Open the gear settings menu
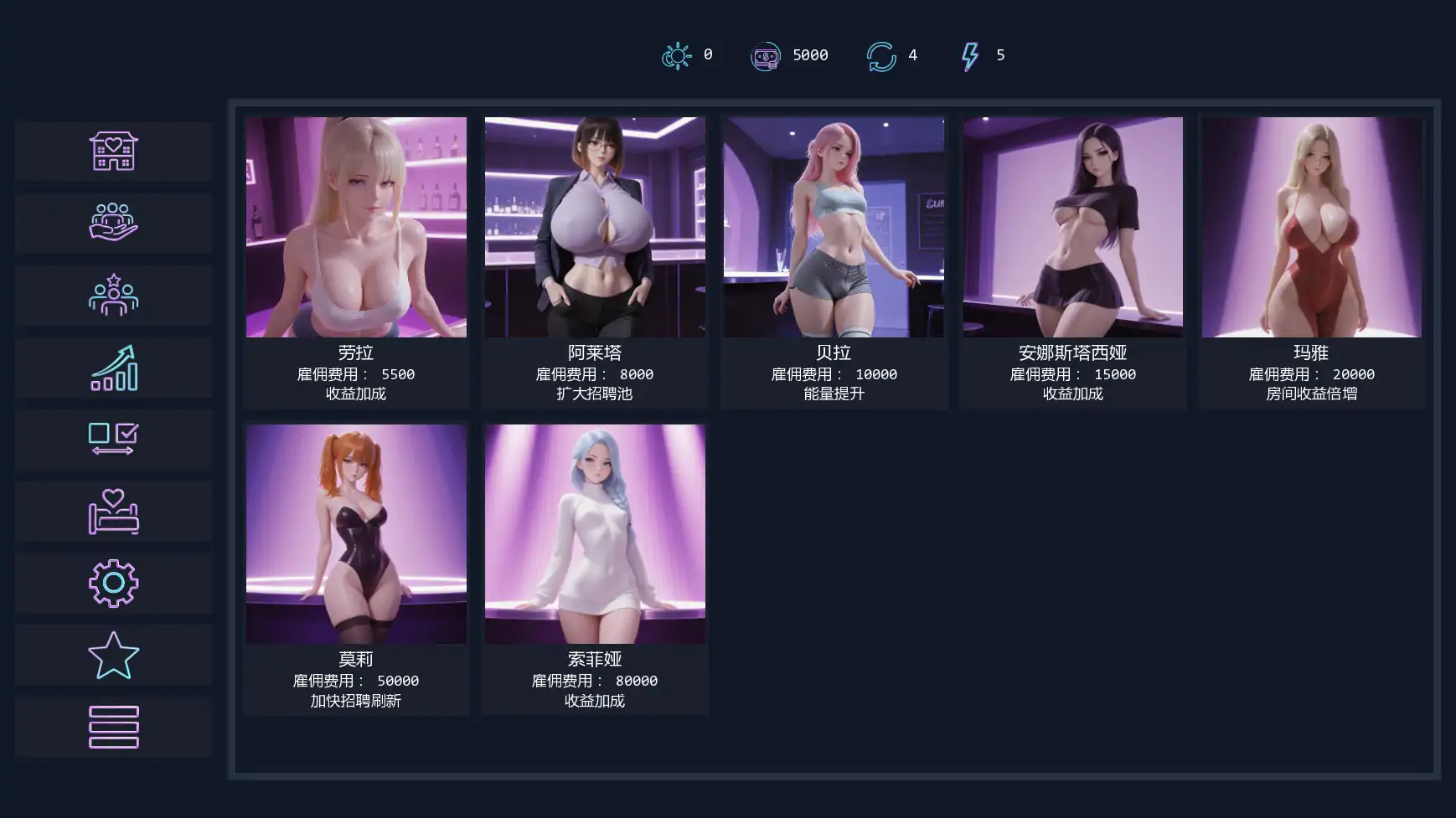Image resolution: width=1456 pixels, height=818 pixels. pyautogui.click(x=113, y=583)
